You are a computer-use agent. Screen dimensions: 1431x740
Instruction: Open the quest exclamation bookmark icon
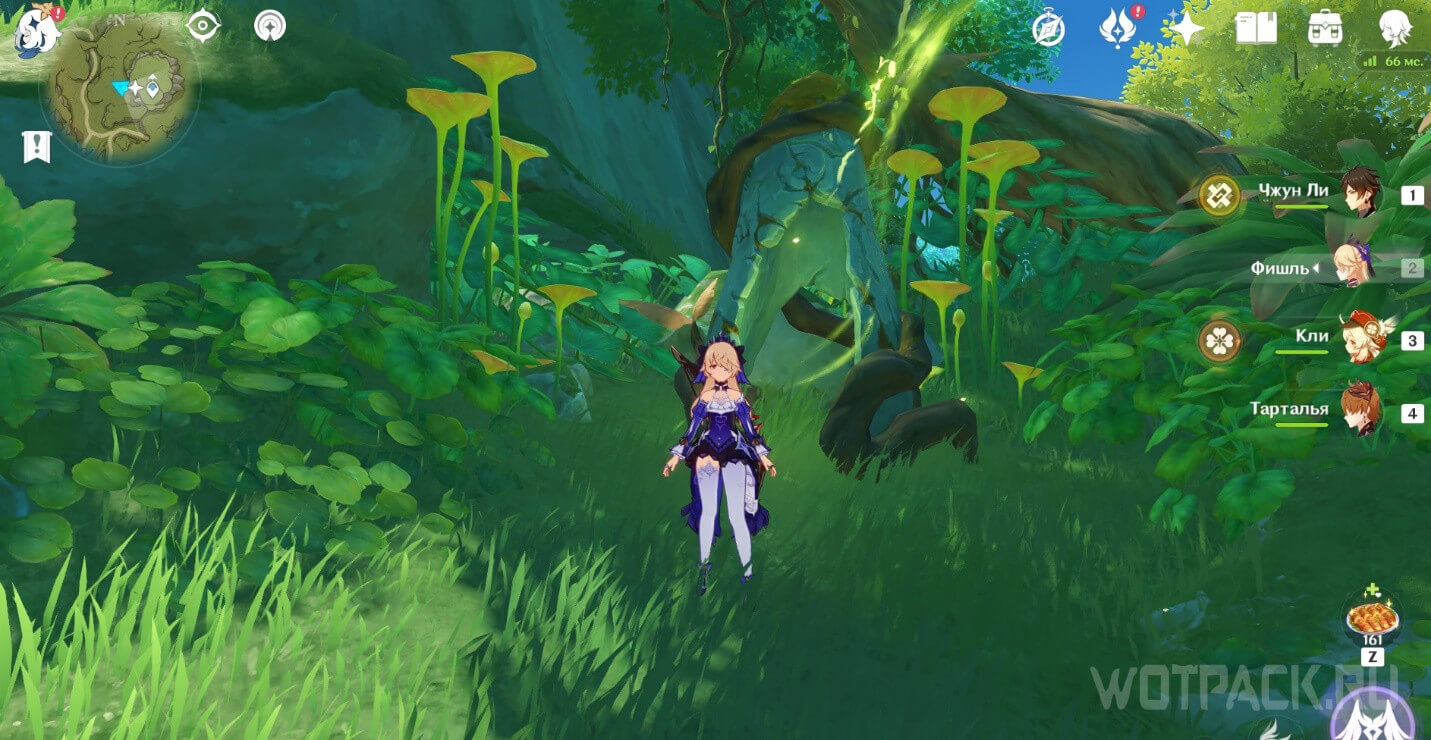37,147
